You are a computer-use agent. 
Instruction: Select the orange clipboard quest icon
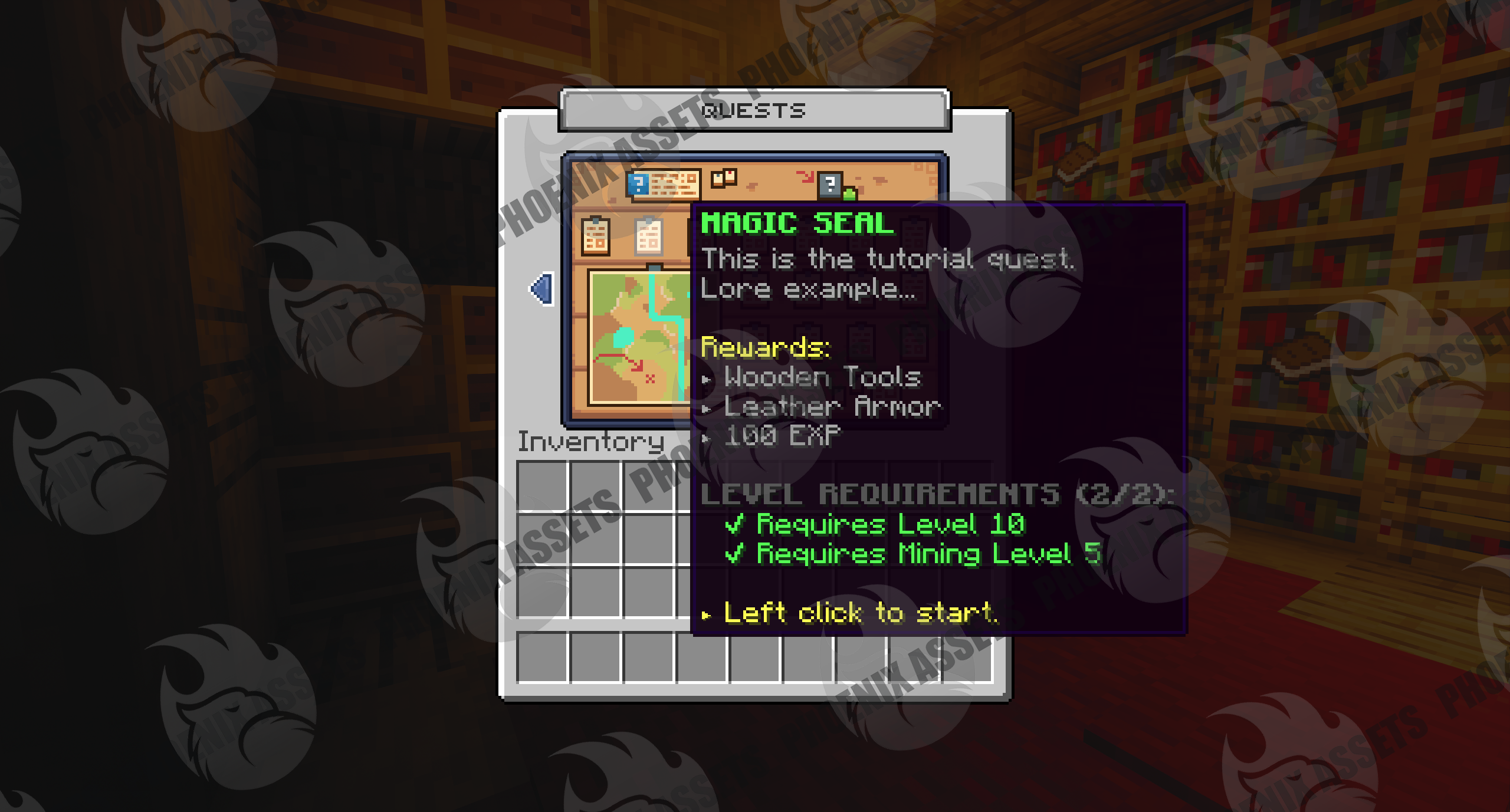tap(595, 236)
